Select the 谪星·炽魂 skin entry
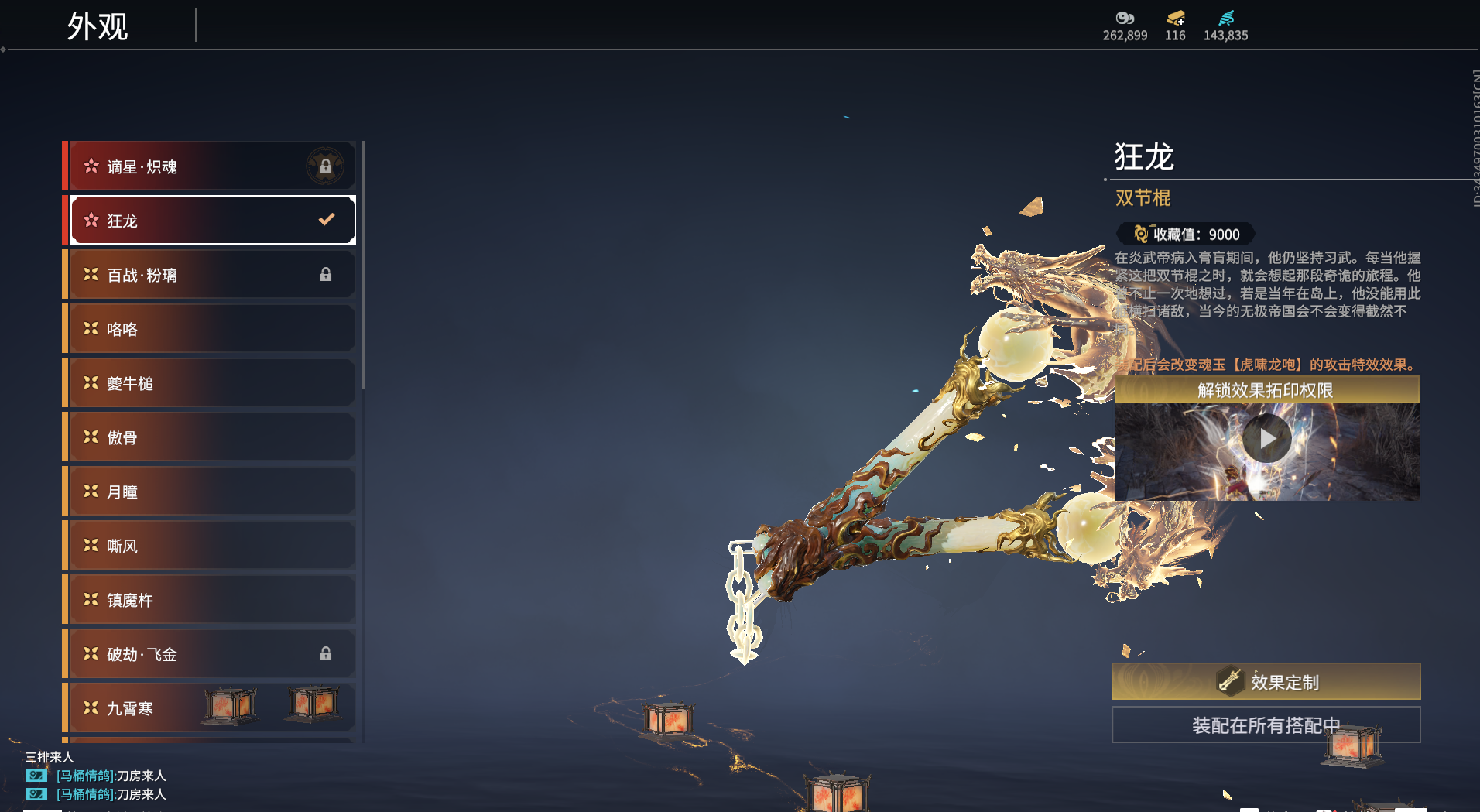 click(x=211, y=166)
